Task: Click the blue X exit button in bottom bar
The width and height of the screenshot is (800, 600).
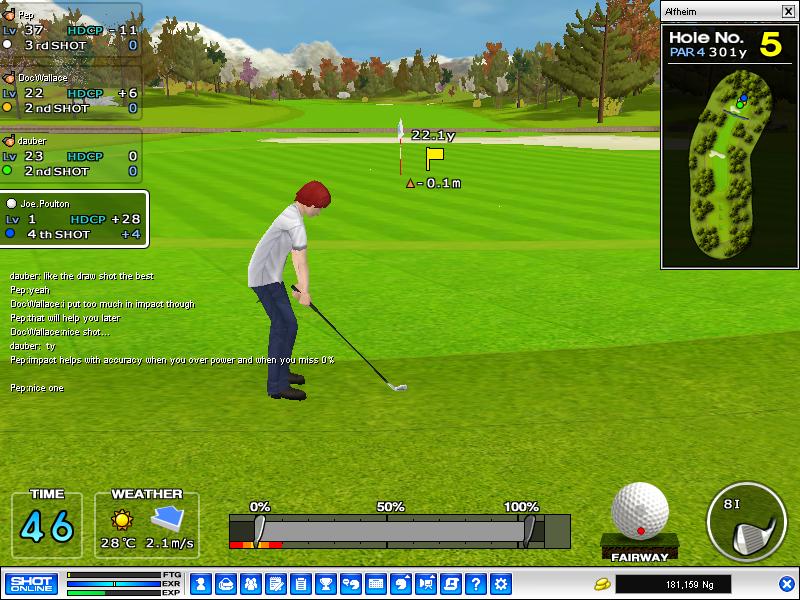Action: click(786, 584)
